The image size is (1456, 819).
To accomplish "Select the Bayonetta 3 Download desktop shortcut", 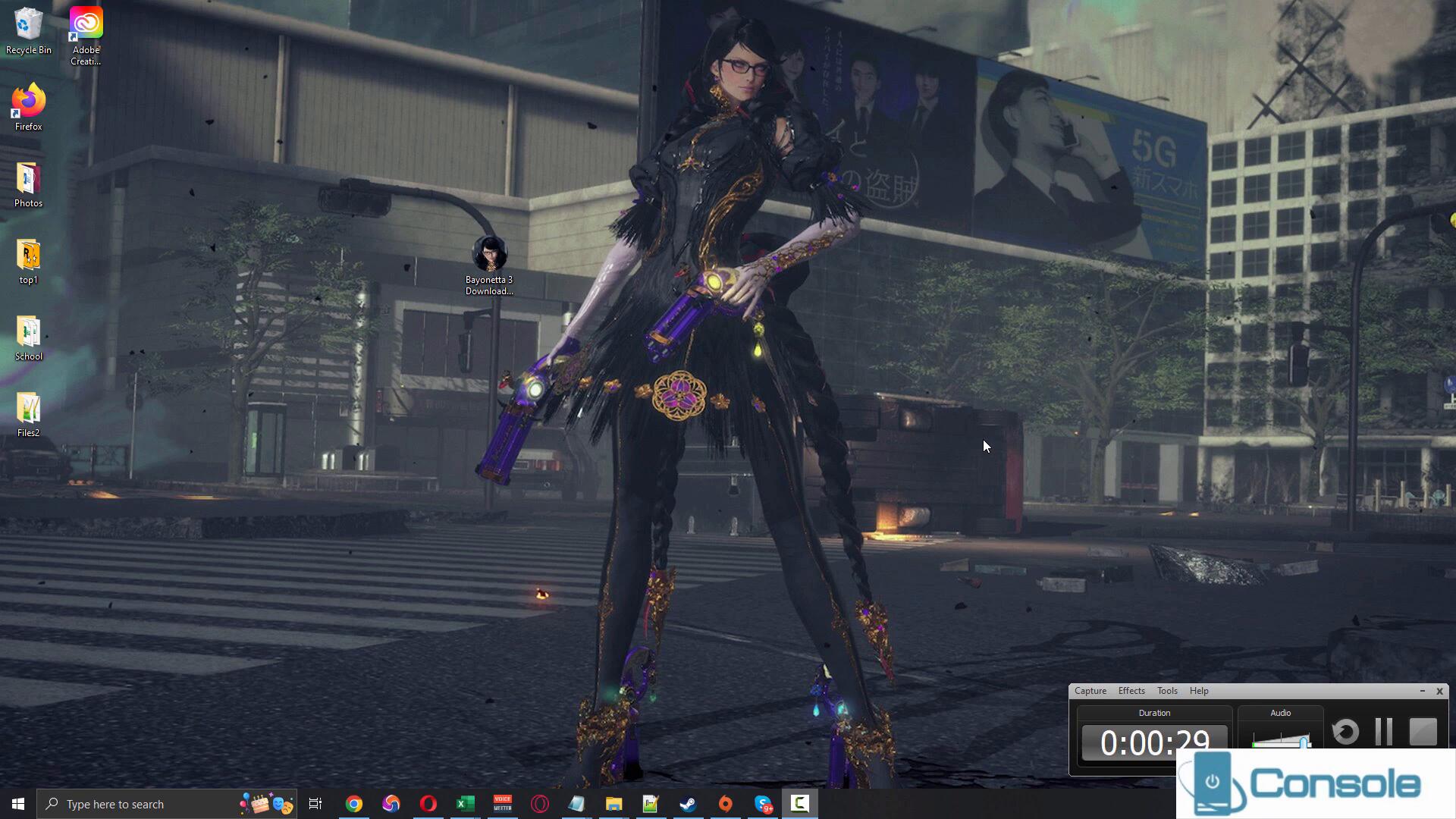I will coord(489,265).
